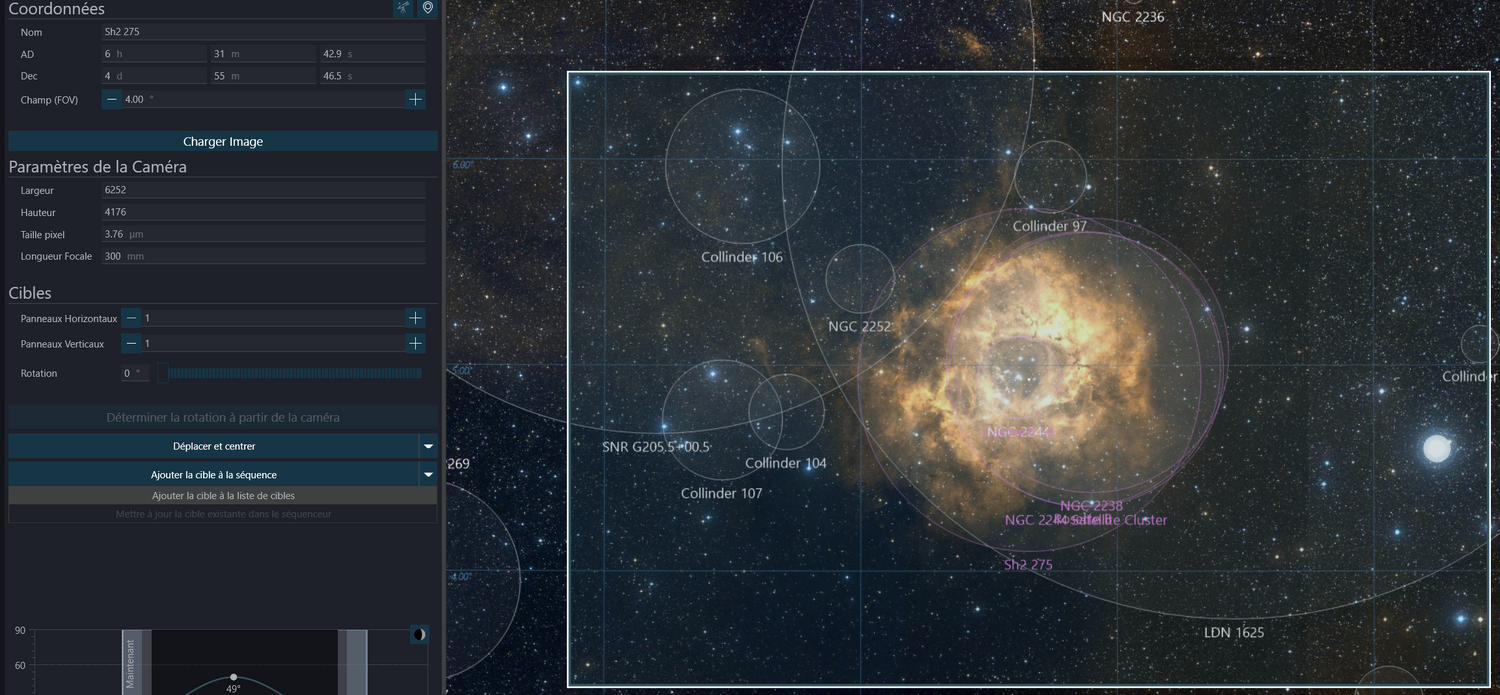Add one Panneaux Horizontaux panel
Viewport: 1500px width, 695px height.
[x=415, y=318]
